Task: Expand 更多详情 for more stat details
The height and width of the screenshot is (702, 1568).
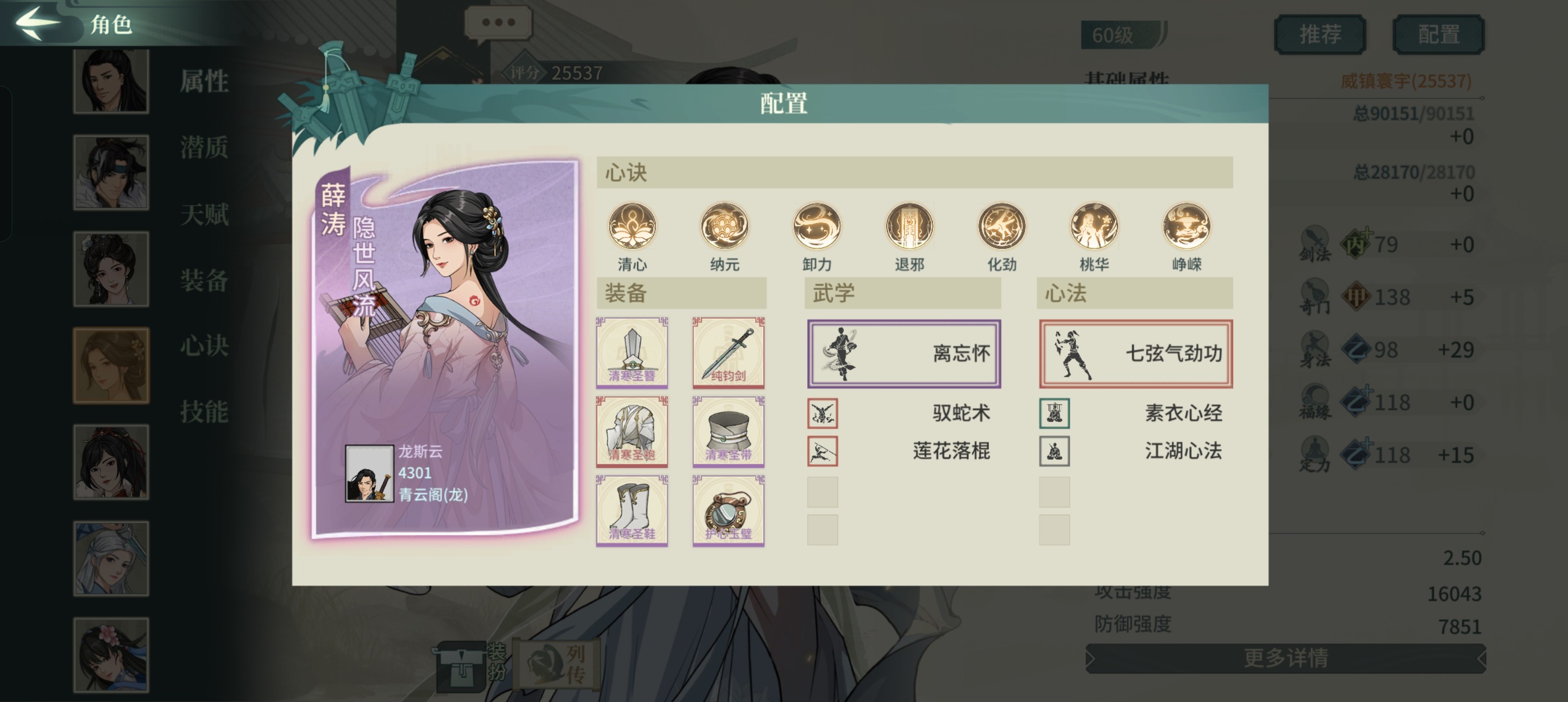Action: [x=1285, y=658]
